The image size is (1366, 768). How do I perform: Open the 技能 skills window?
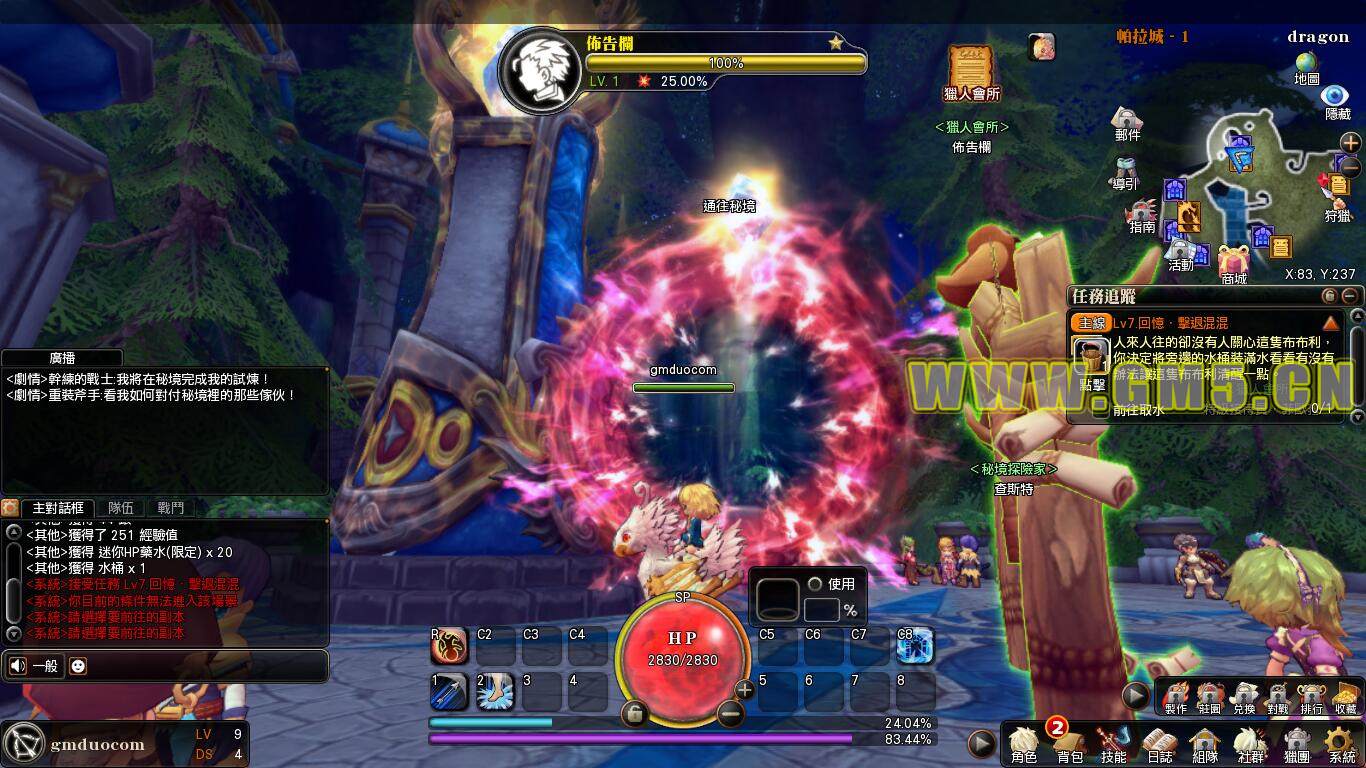[x=1114, y=745]
